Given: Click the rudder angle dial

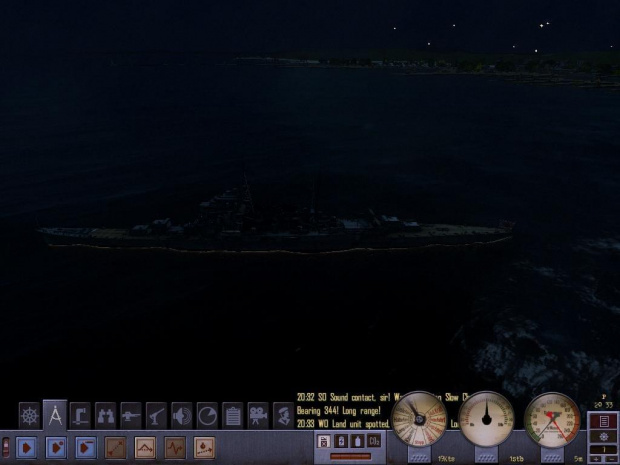Looking at the screenshot, I should pyautogui.click(x=487, y=419).
